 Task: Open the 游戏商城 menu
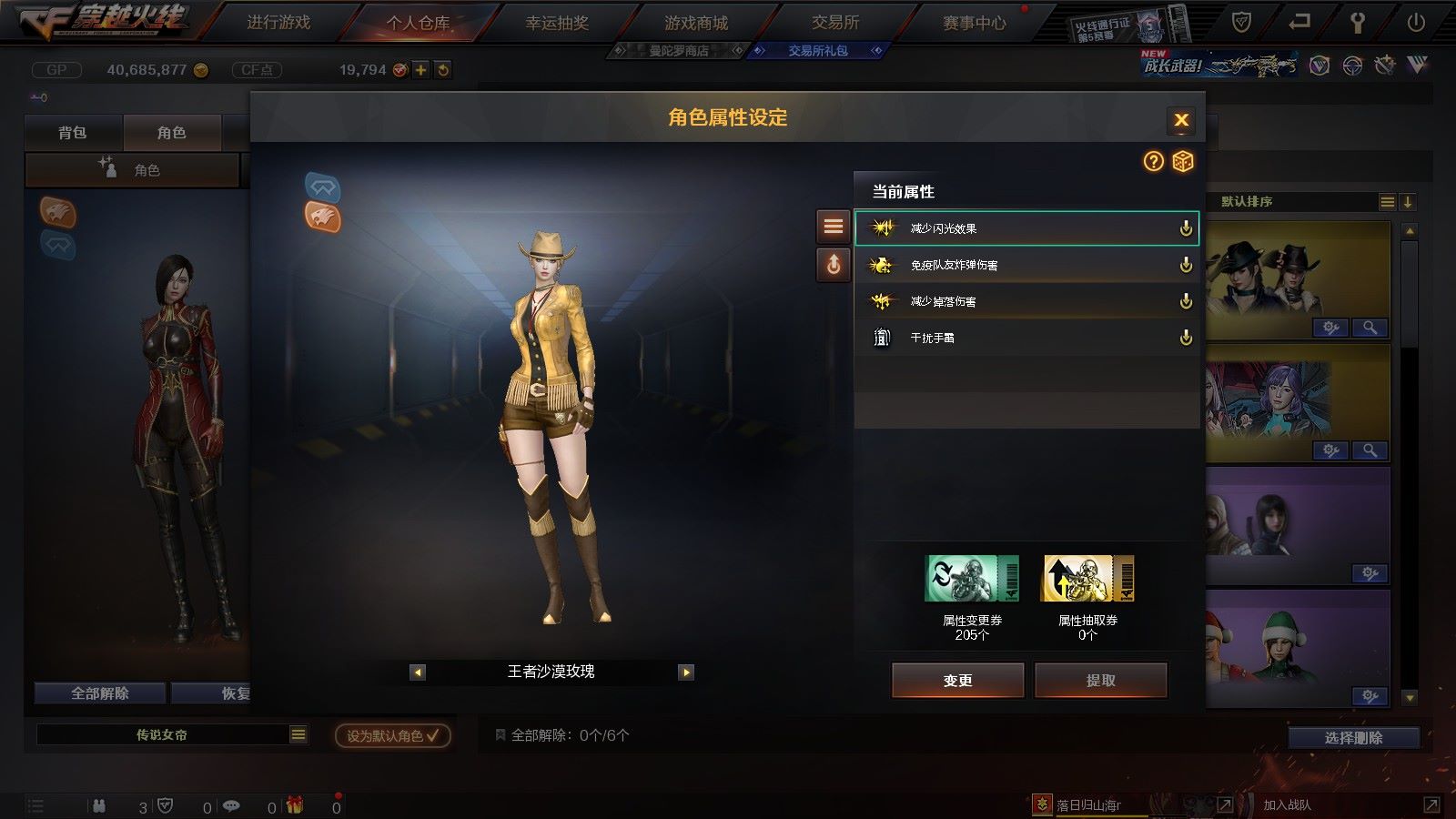click(696, 23)
